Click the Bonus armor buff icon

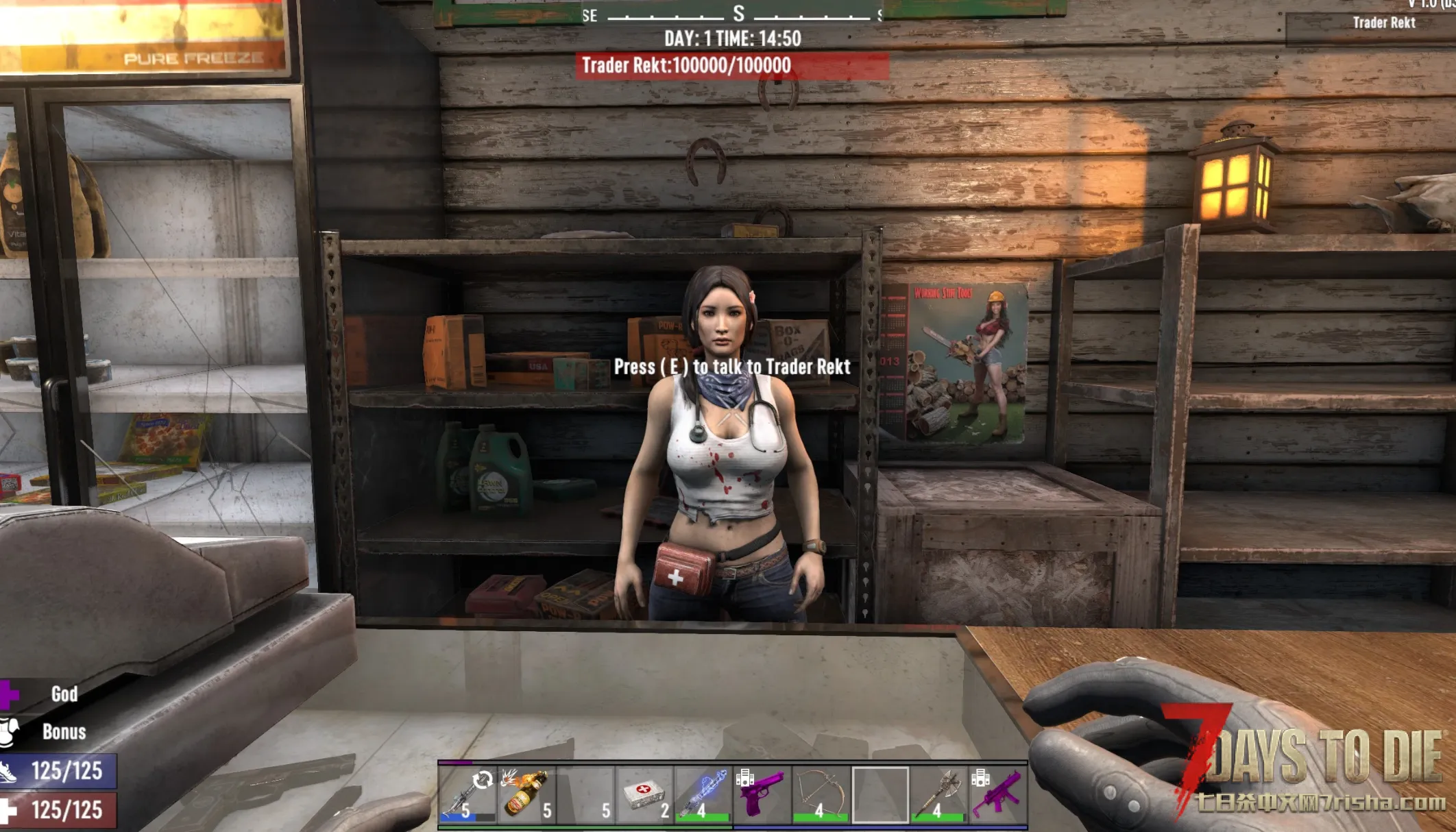(x=8, y=731)
